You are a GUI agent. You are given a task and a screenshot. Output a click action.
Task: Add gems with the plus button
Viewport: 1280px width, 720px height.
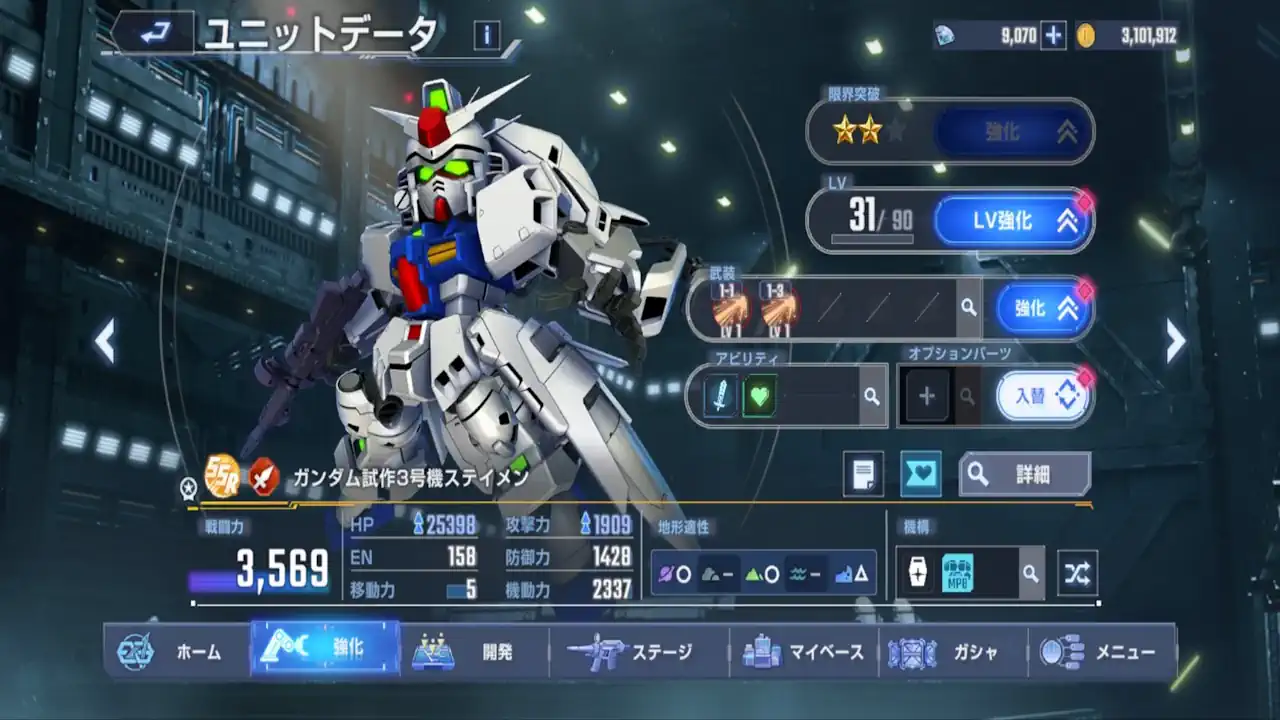(1053, 36)
